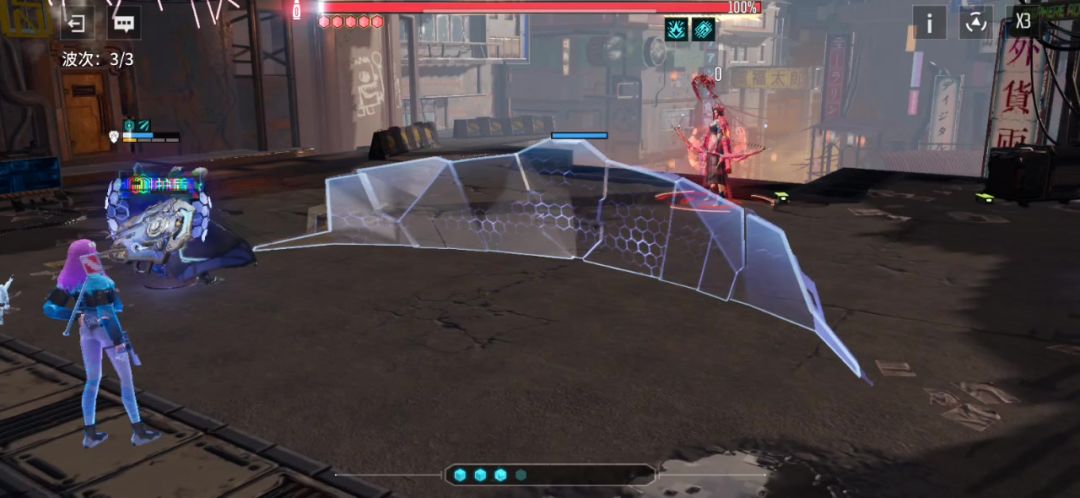Change battle speed with the X3 button
Screen dimensions: 1080x498
(1022, 22)
